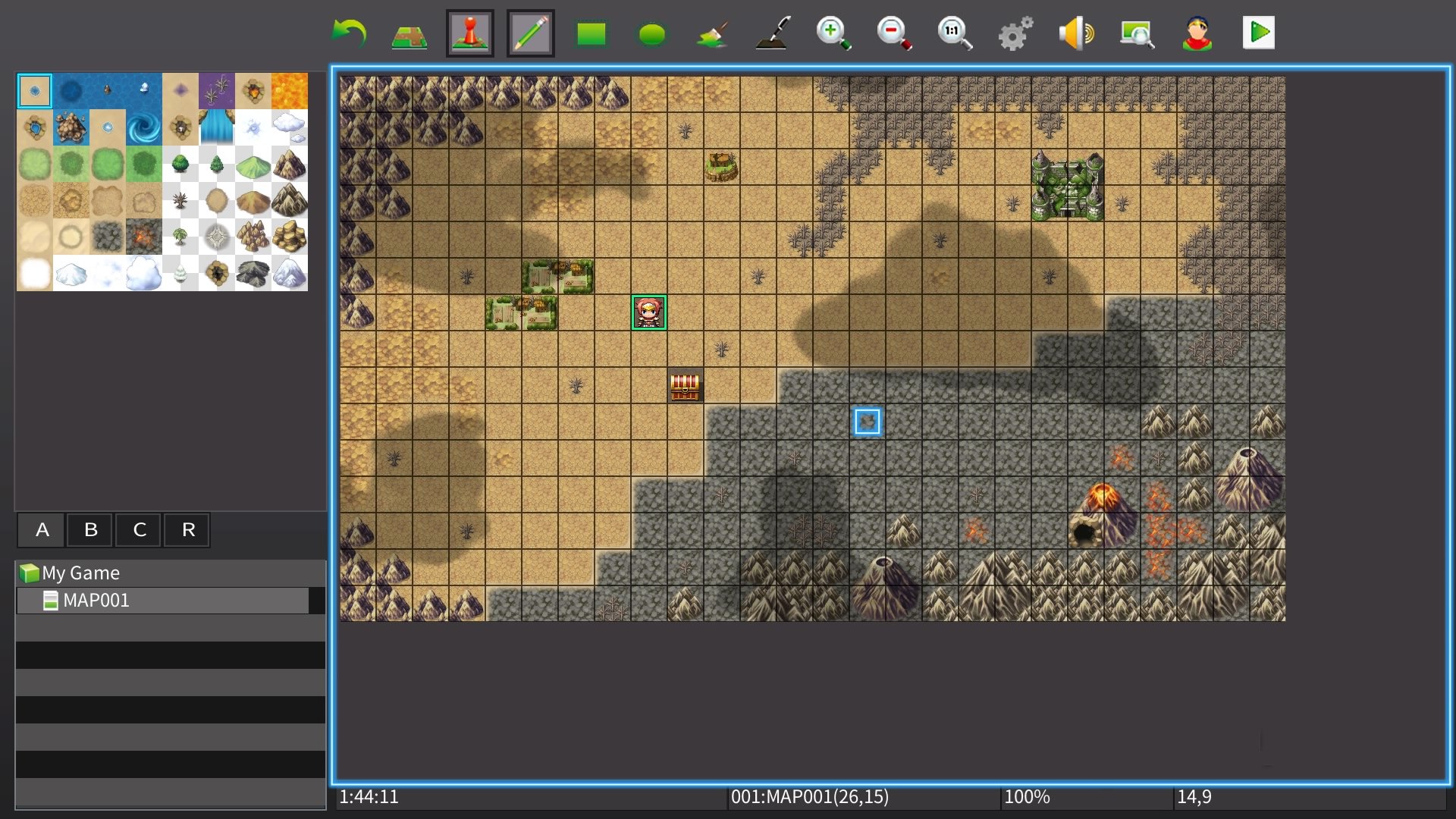Click the Undo toolbar icon
1456x819 pixels.
pos(349,32)
